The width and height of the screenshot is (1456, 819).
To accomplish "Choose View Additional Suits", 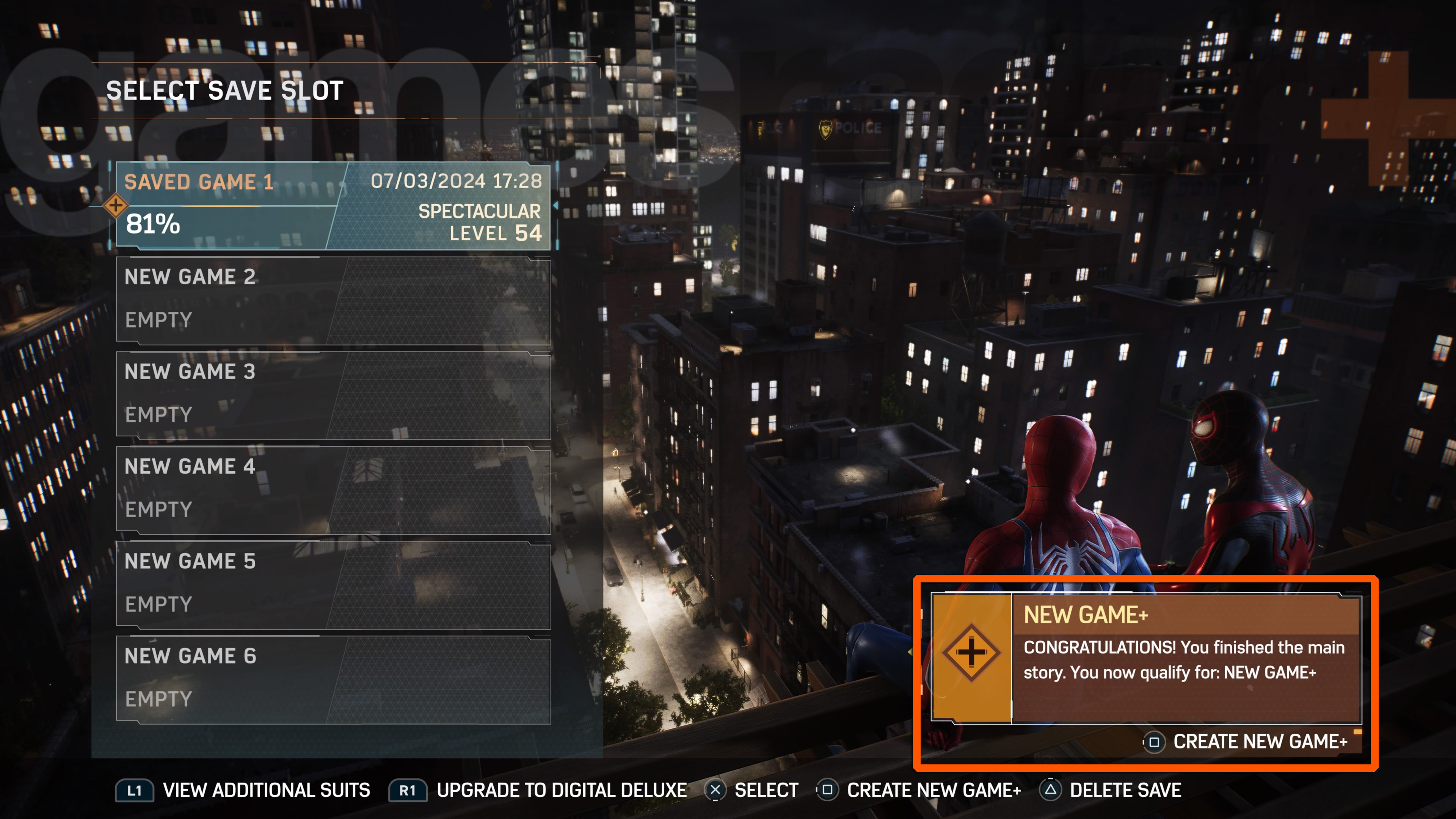I will tap(266, 789).
